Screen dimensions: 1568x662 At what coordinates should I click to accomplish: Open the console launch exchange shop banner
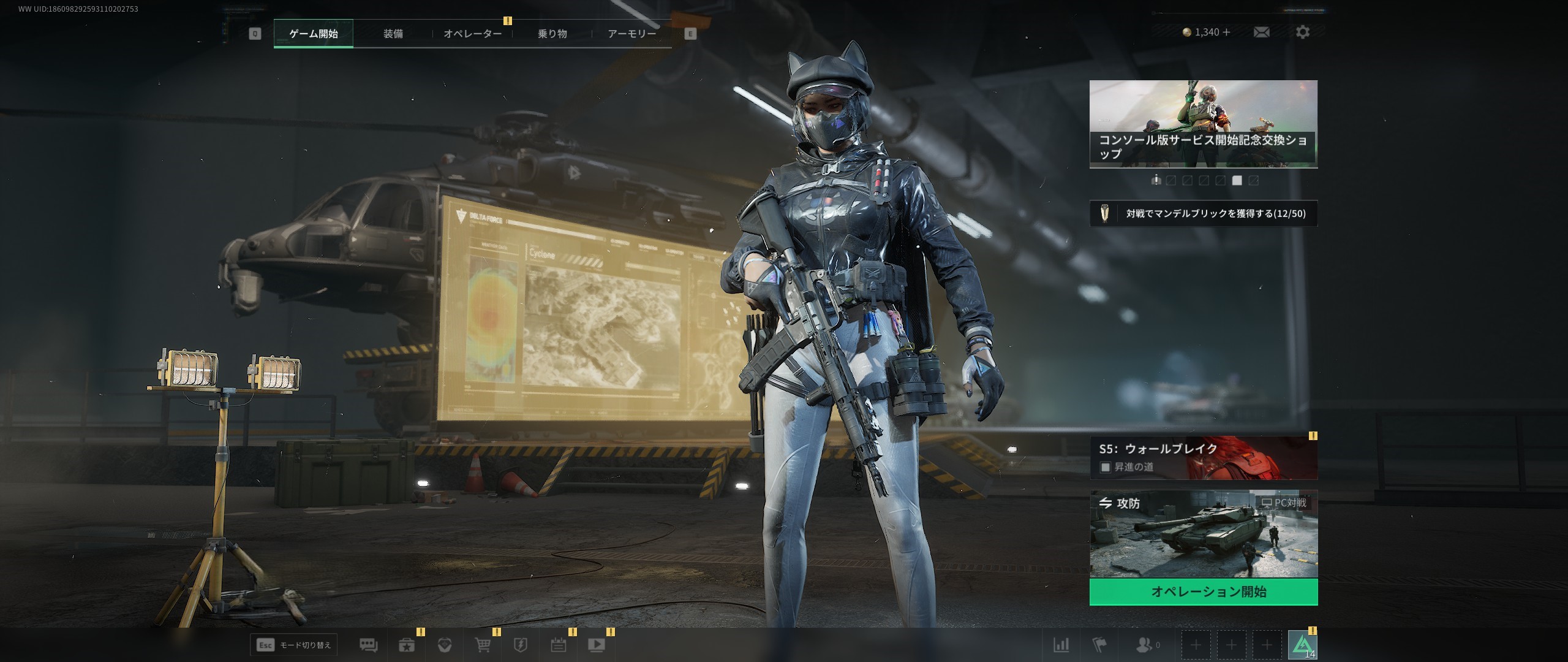(x=1203, y=124)
